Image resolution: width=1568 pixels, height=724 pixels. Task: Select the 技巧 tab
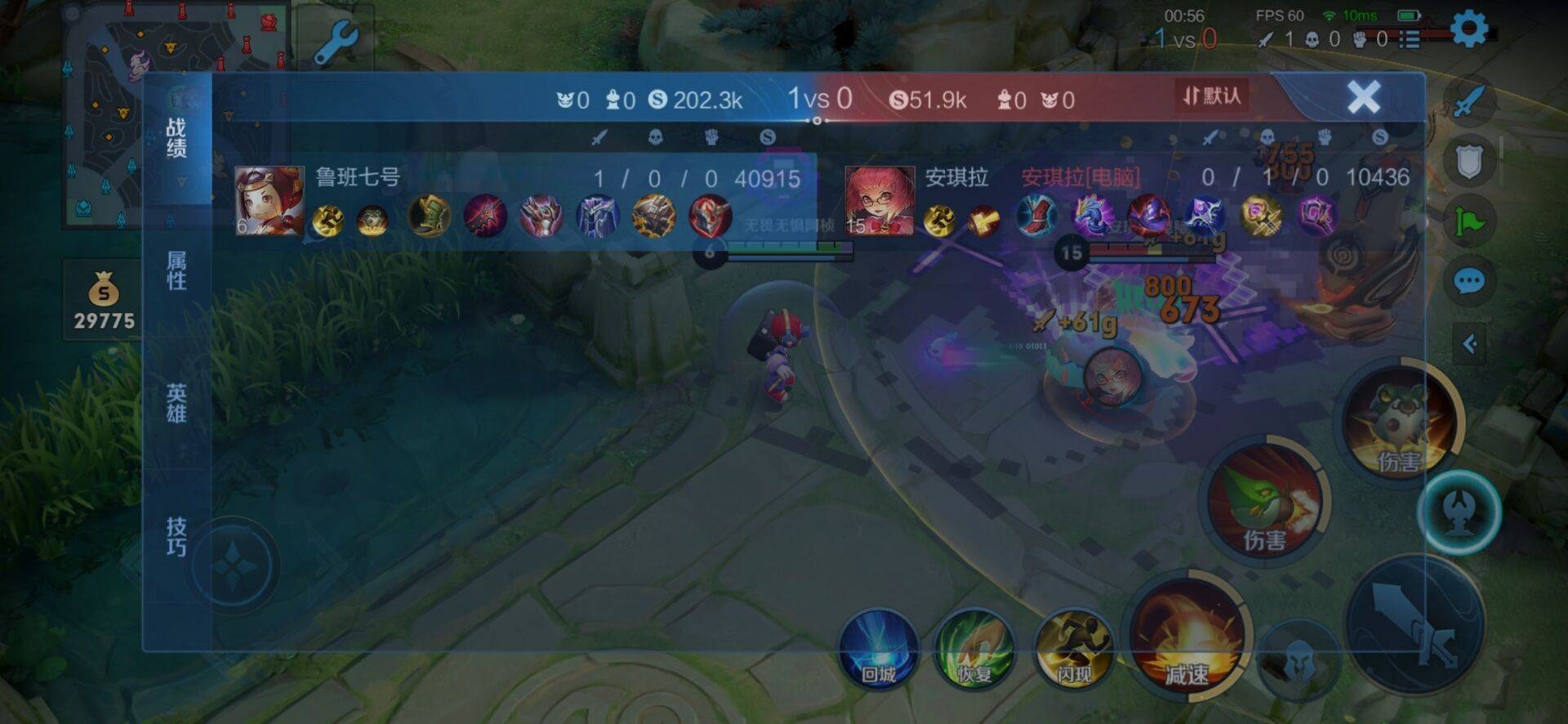176,536
